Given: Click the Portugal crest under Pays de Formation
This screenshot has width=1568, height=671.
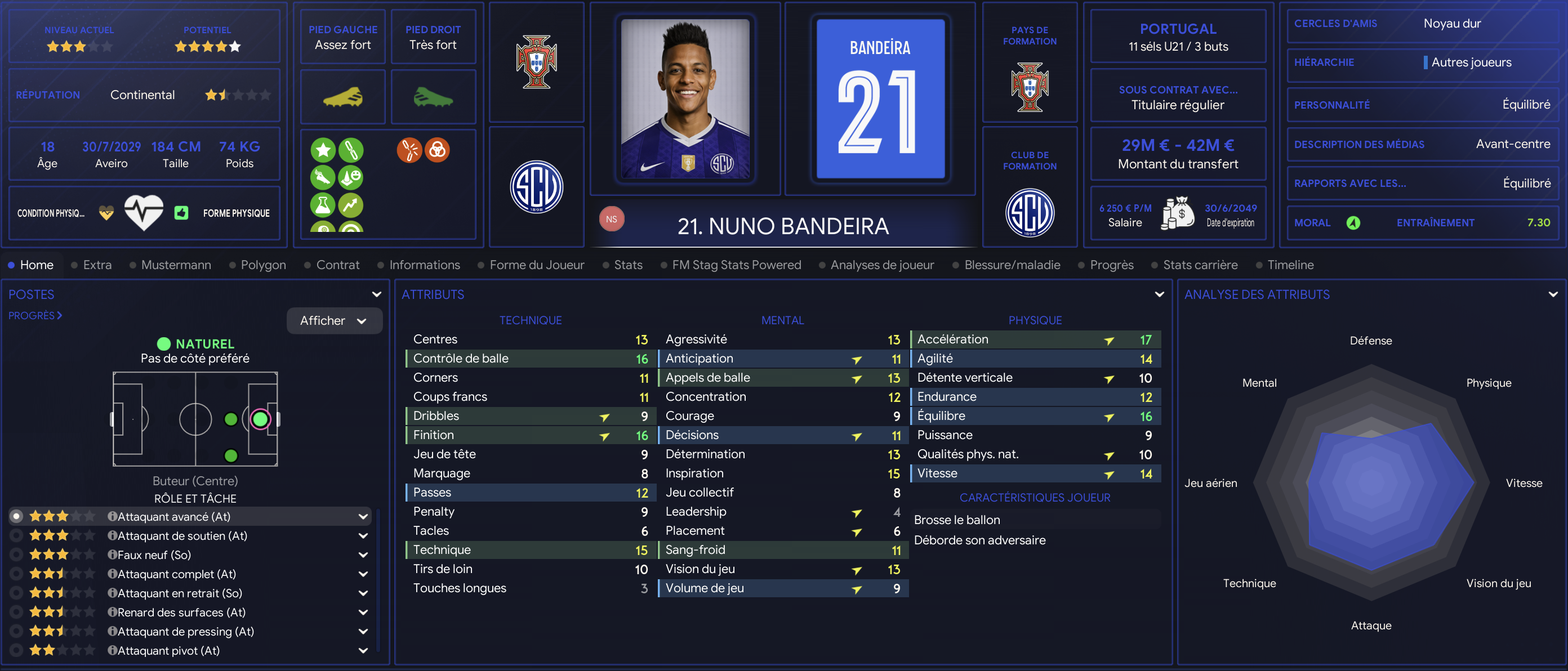Looking at the screenshot, I should (1030, 87).
